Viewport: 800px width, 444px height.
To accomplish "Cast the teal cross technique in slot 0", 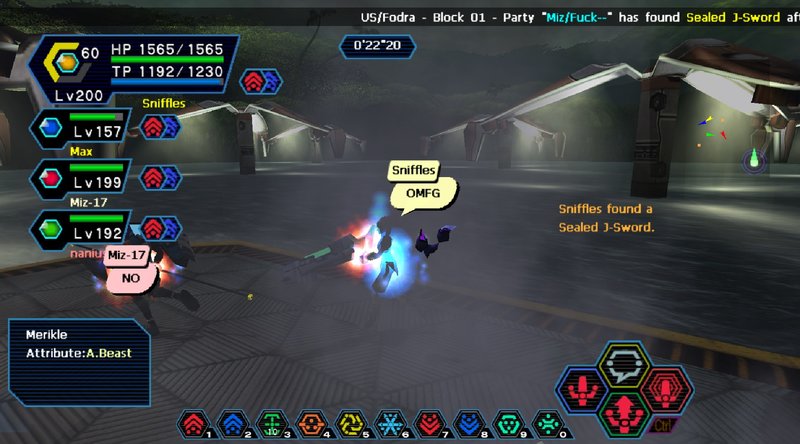I will tap(545, 424).
